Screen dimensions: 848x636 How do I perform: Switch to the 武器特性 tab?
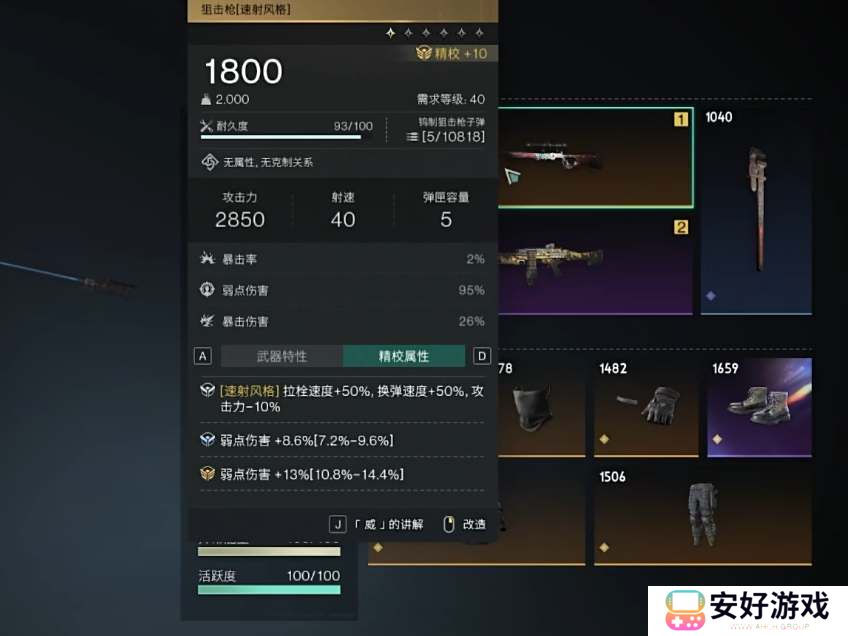pos(281,356)
